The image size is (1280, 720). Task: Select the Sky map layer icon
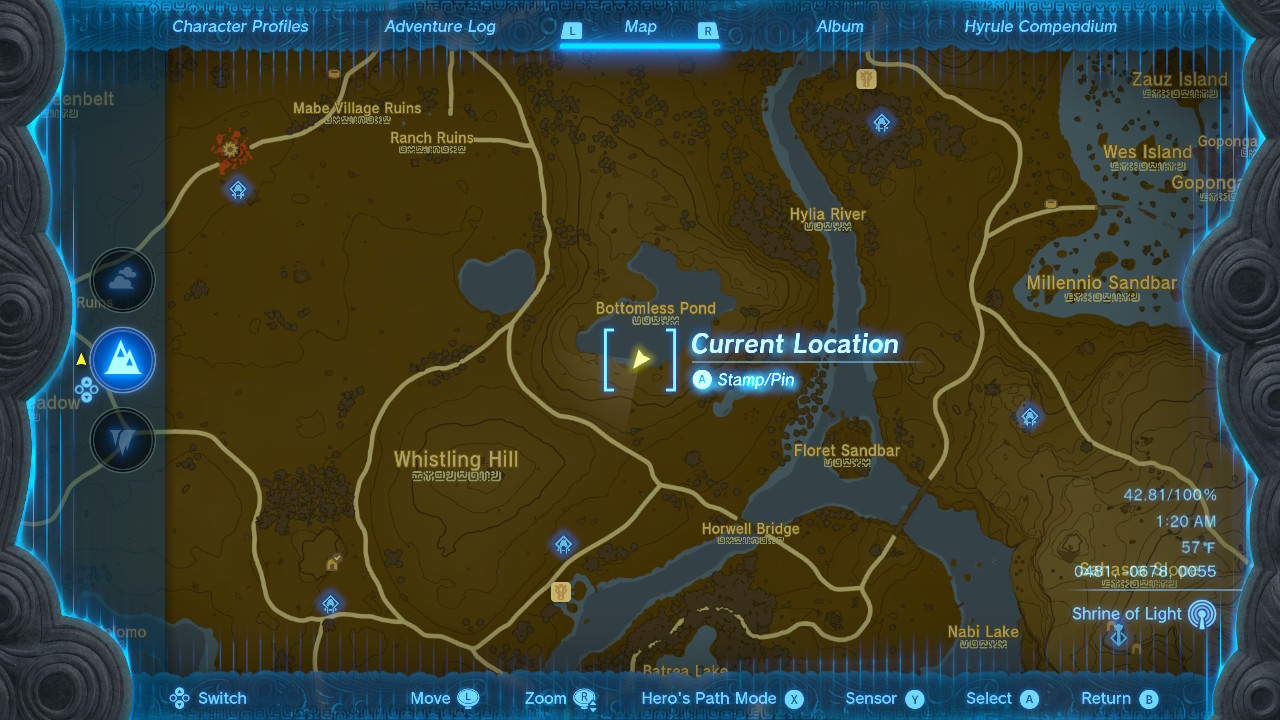point(122,280)
